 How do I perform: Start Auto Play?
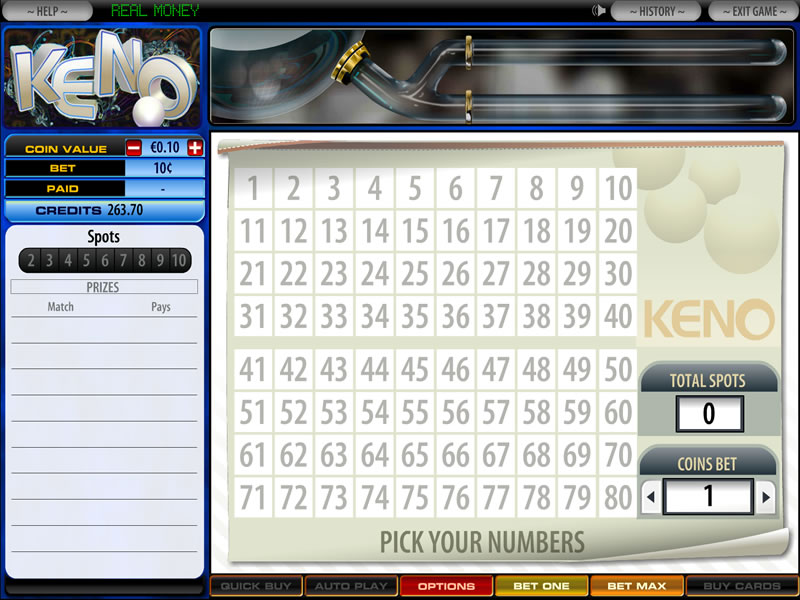pyautogui.click(x=350, y=586)
